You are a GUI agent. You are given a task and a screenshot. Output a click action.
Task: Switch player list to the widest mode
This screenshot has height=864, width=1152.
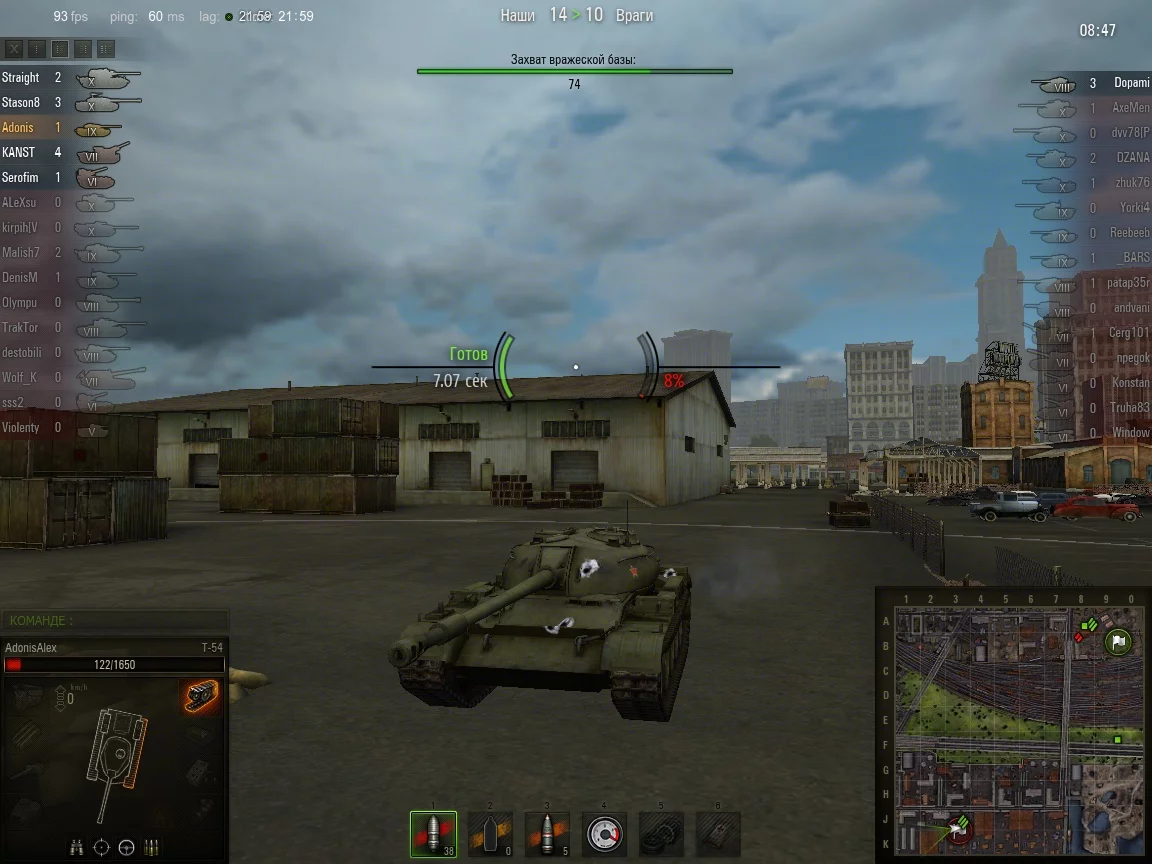tap(106, 48)
